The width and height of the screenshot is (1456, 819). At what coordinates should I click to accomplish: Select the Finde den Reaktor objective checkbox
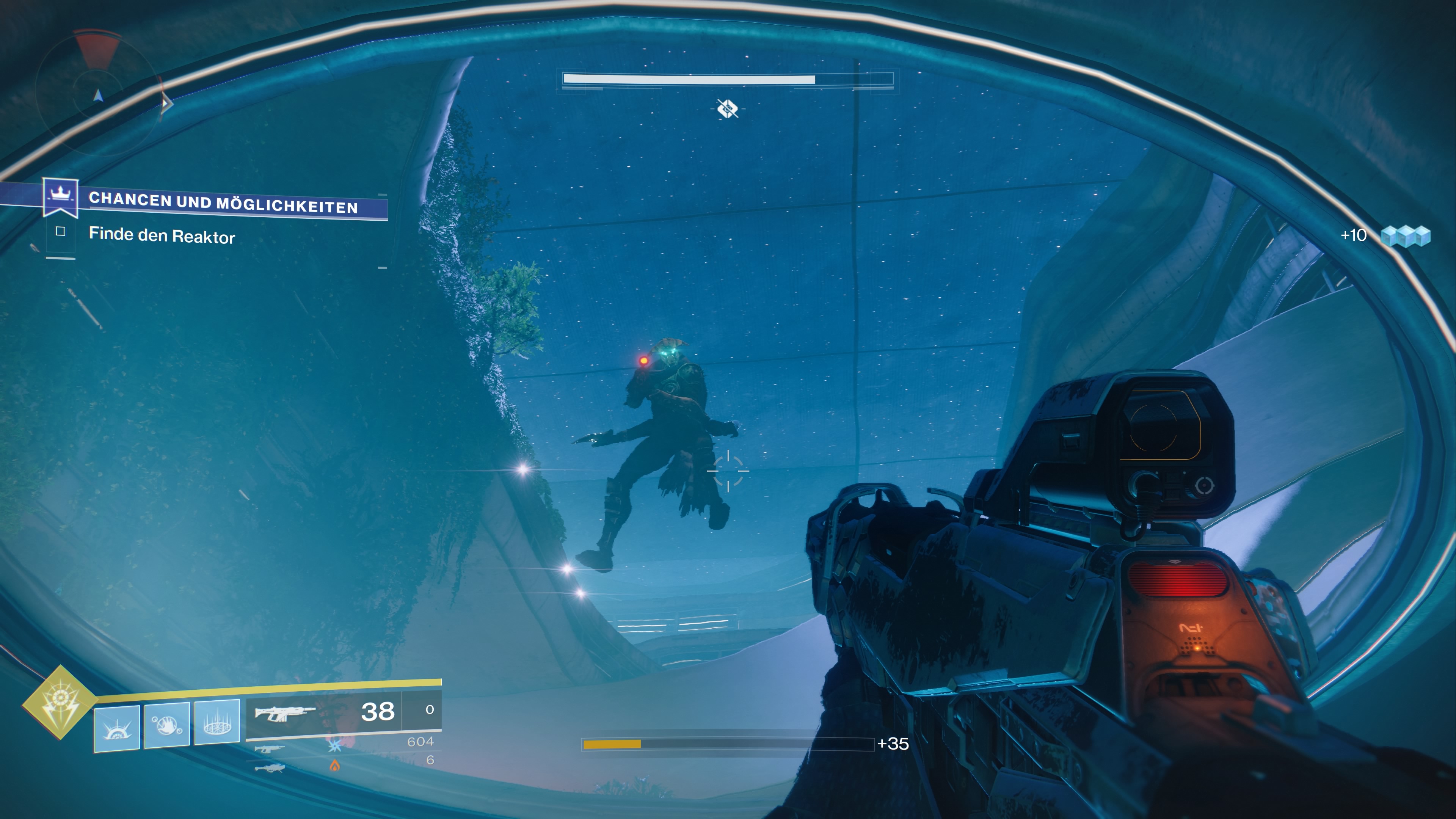pos(61,231)
